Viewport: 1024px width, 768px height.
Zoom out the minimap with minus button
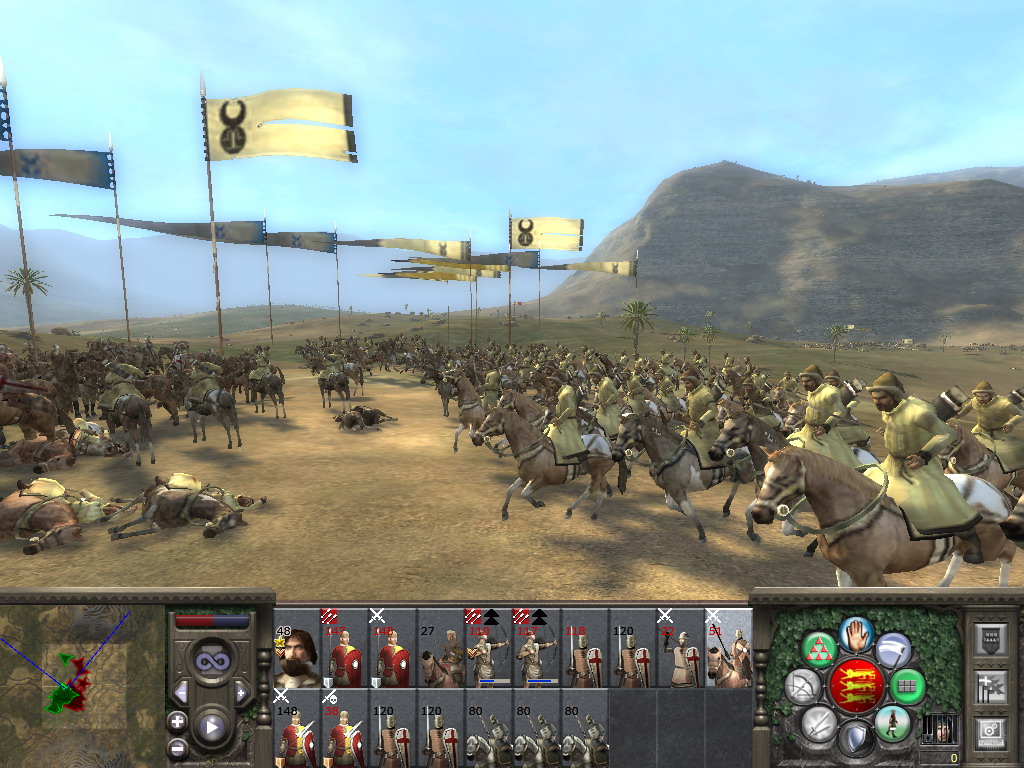[178, 746]
